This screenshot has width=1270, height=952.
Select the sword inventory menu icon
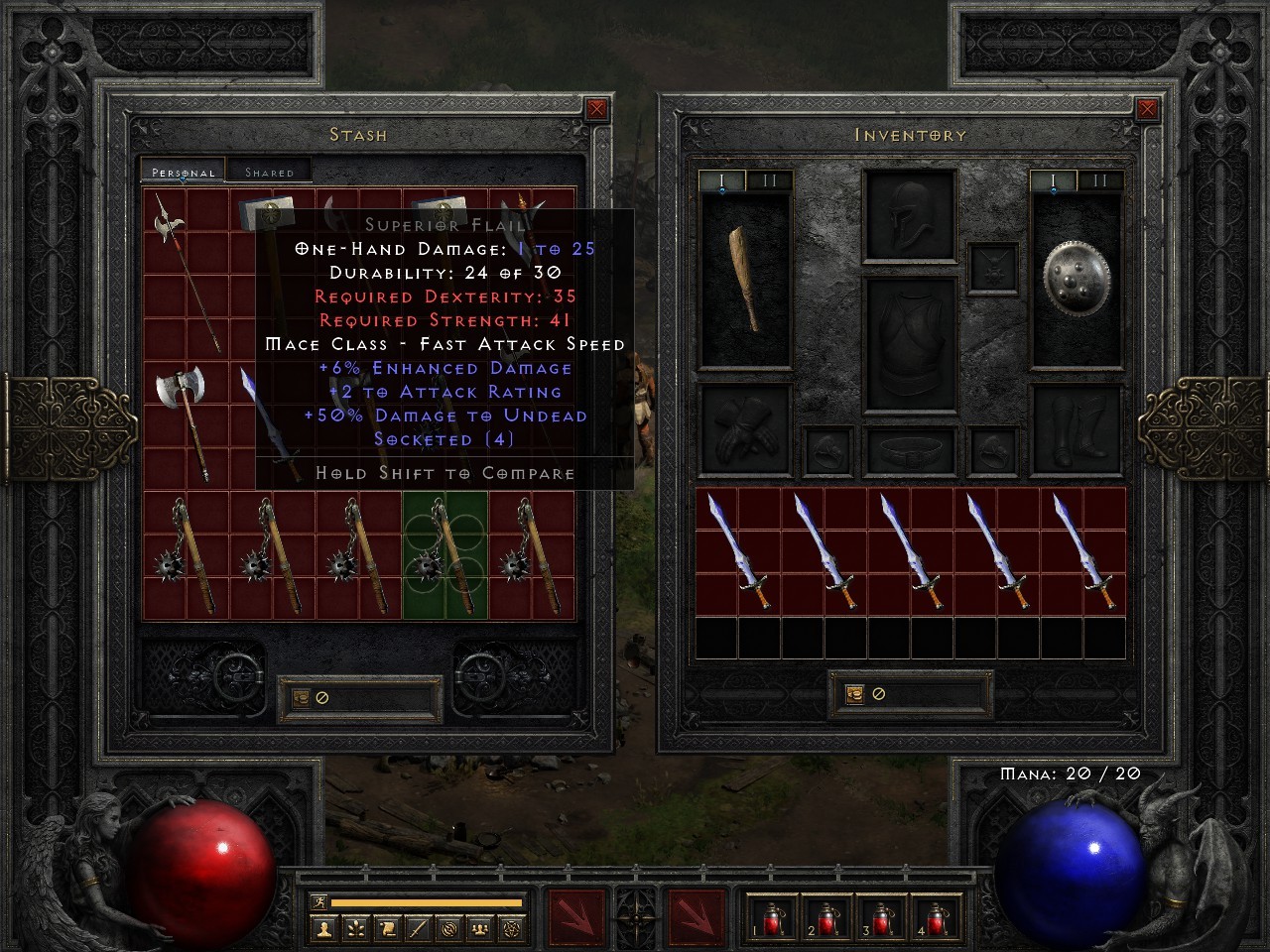click(x=417, y=930)
